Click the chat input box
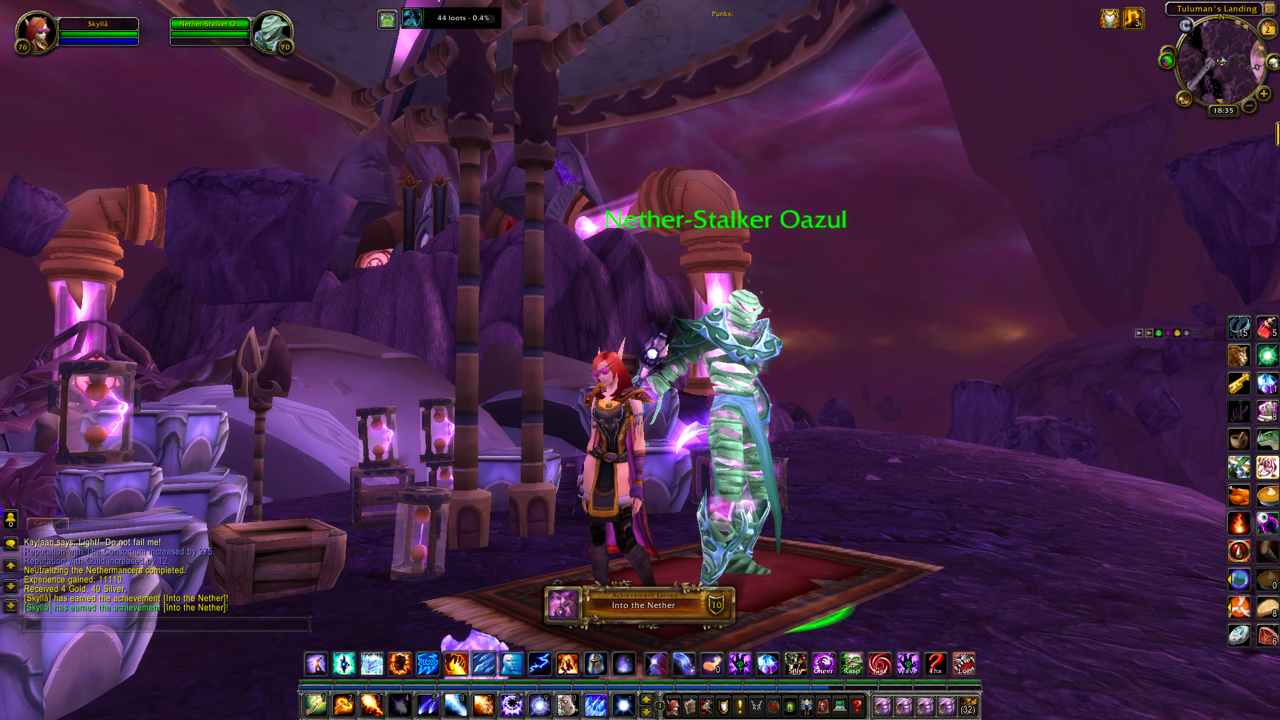Screen dimensions: 1280x720 coord(165,625)
